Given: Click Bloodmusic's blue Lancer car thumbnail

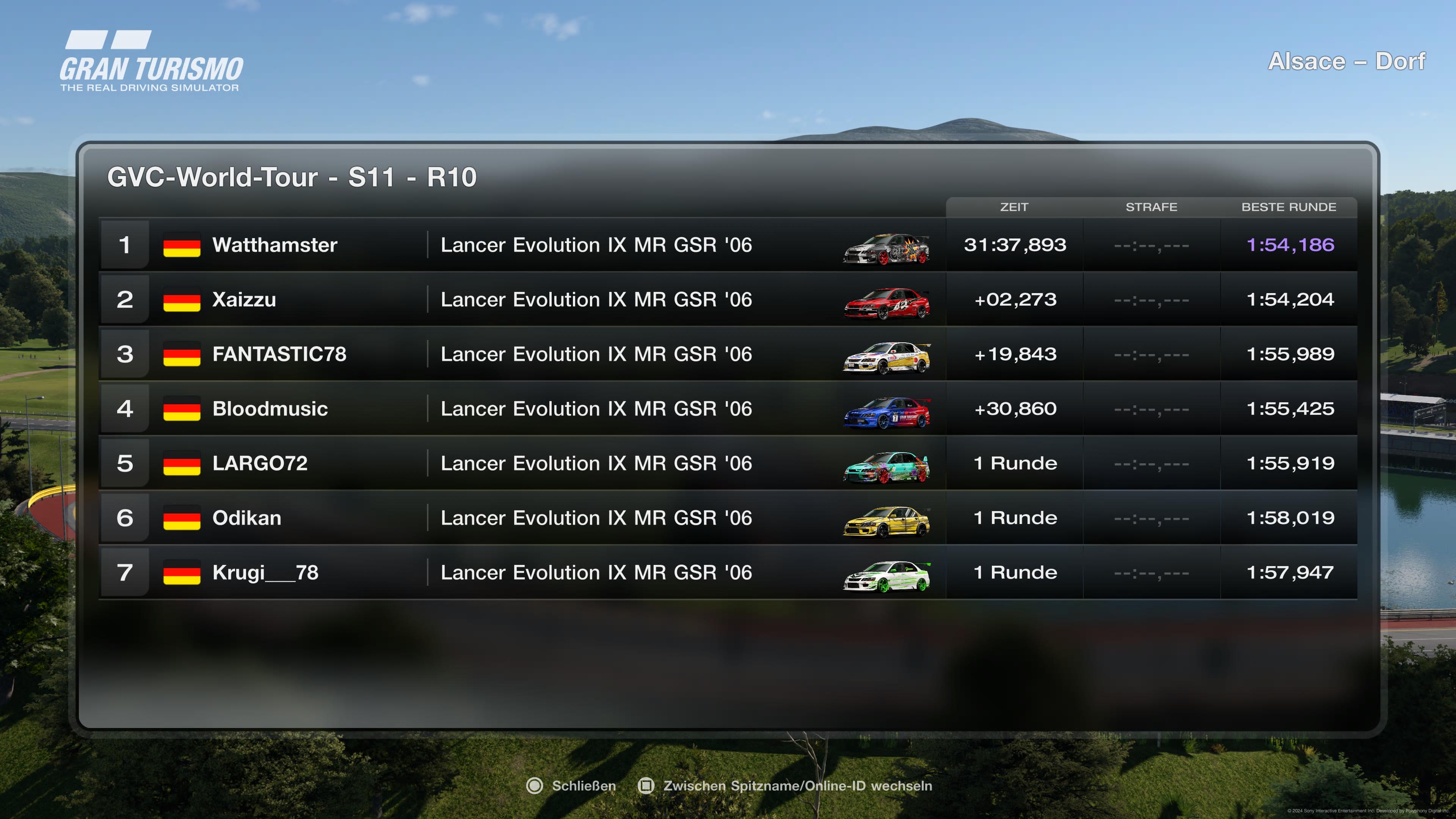Looking at the screenshot, I should [x=886, y=413].
